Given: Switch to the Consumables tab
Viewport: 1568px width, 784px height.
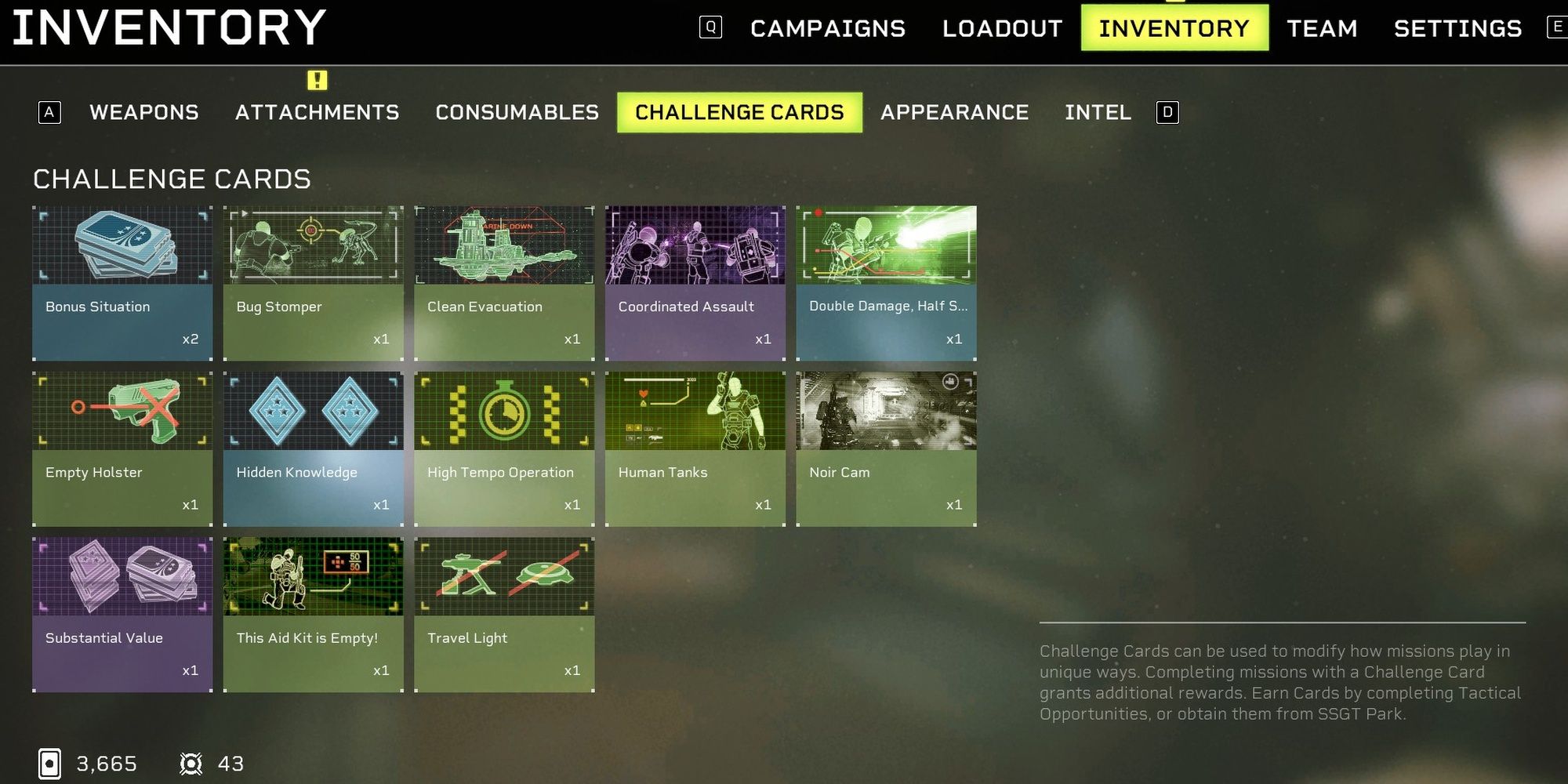Looking at the screenshot, I should [515, 112].
